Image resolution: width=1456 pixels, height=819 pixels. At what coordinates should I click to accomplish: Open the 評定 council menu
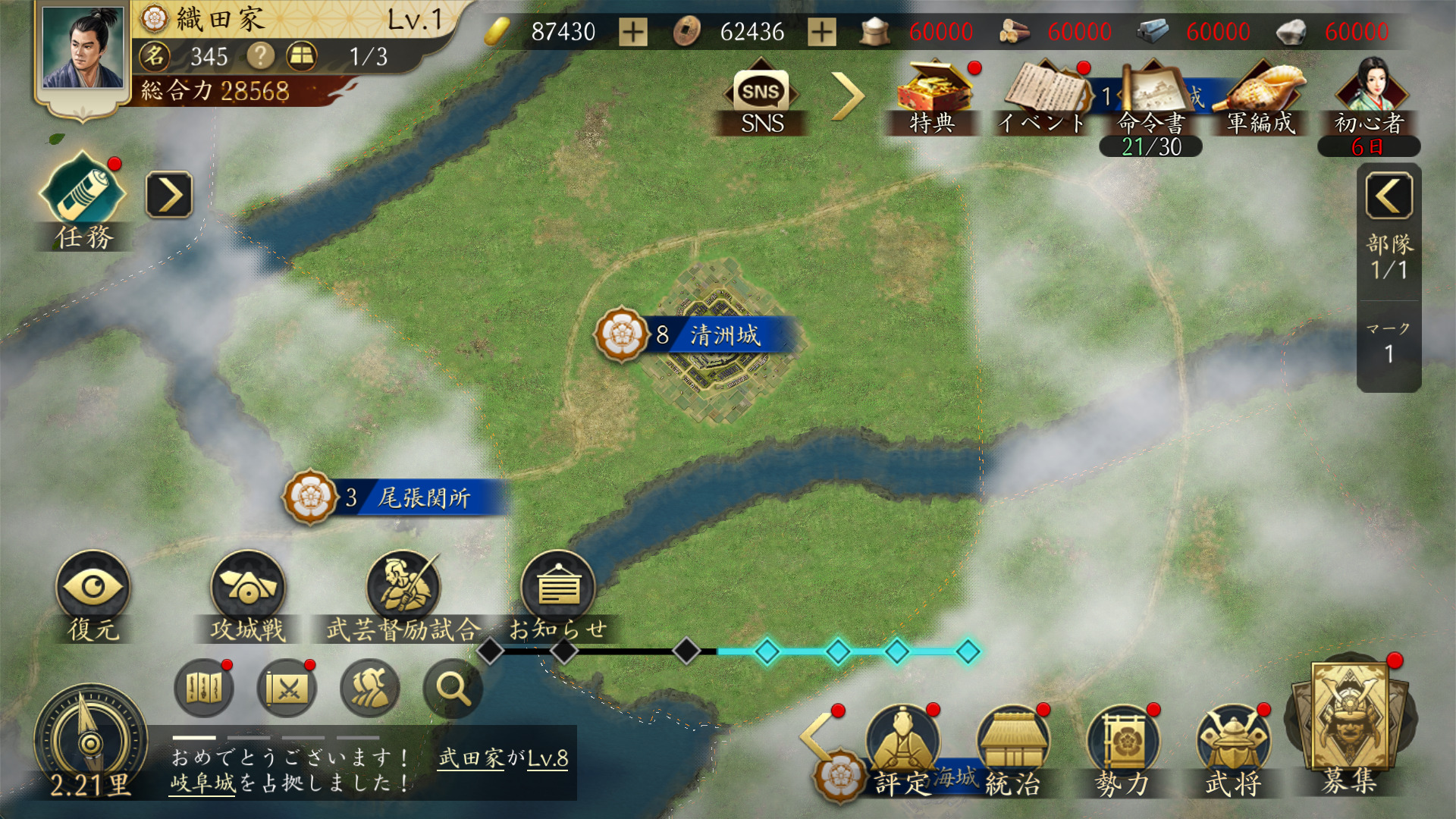[902, 746]
